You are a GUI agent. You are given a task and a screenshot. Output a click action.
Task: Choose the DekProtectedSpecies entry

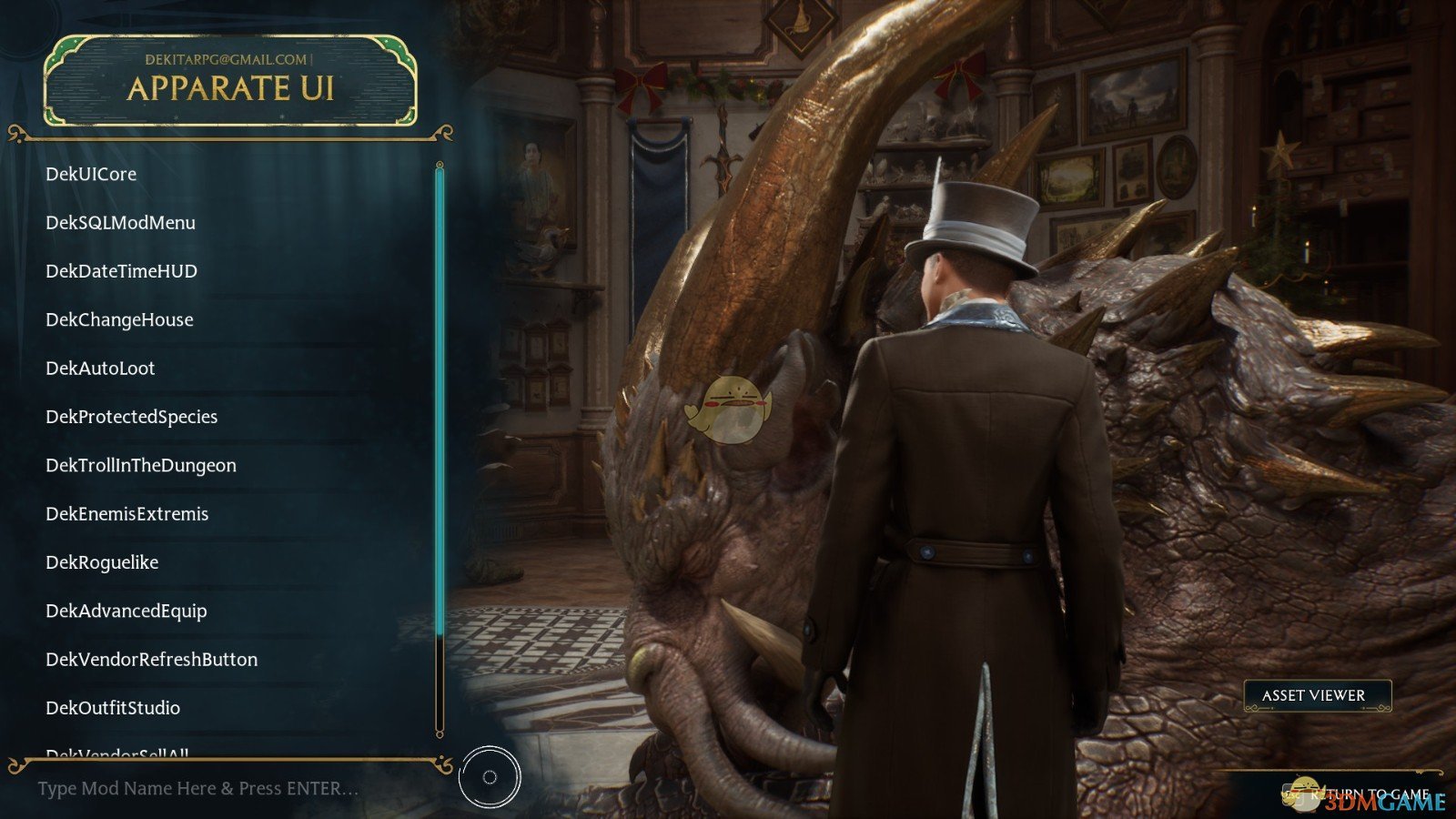pos(131,417)
